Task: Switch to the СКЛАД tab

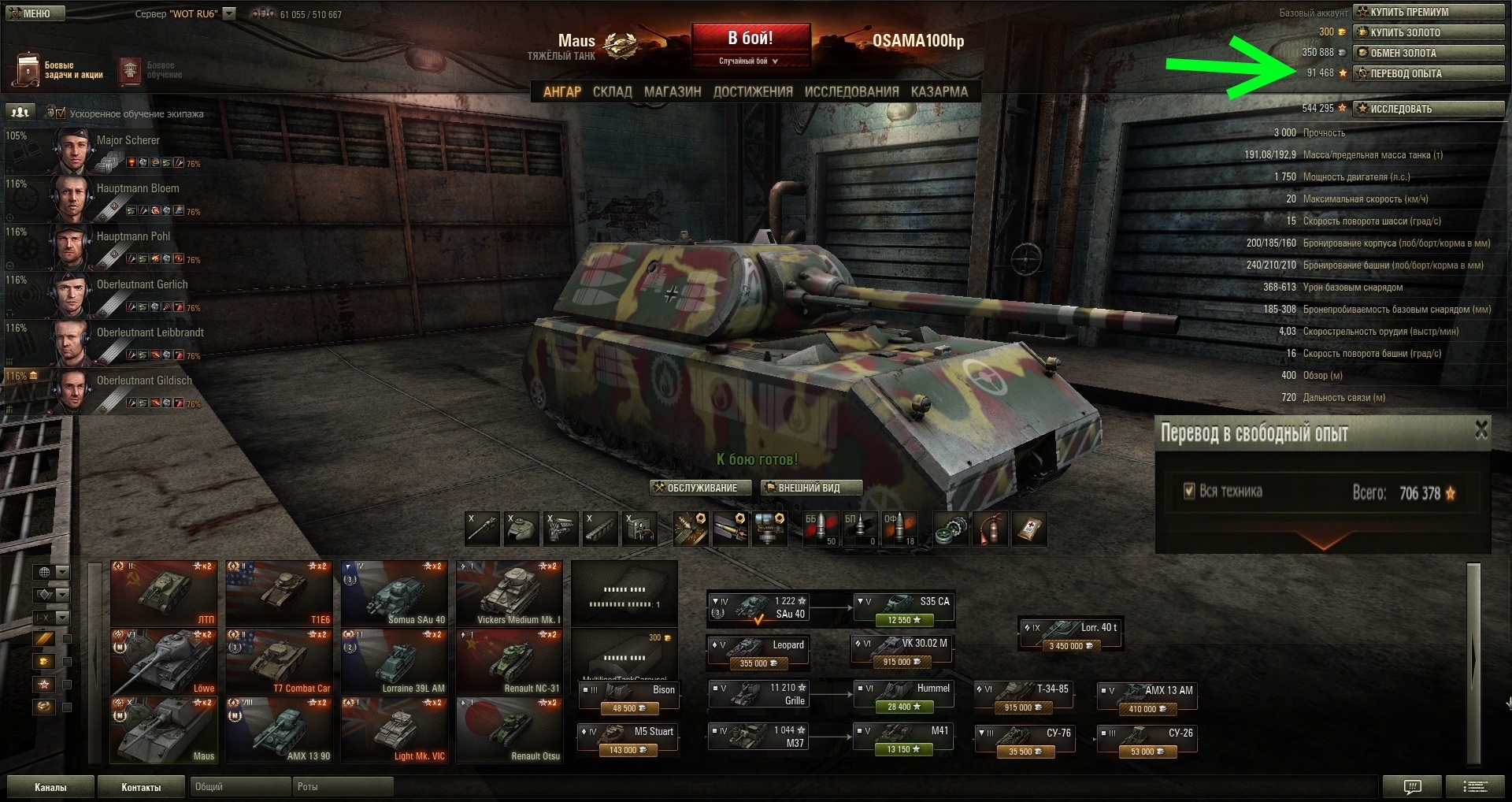Action: [x=612, y=92]
